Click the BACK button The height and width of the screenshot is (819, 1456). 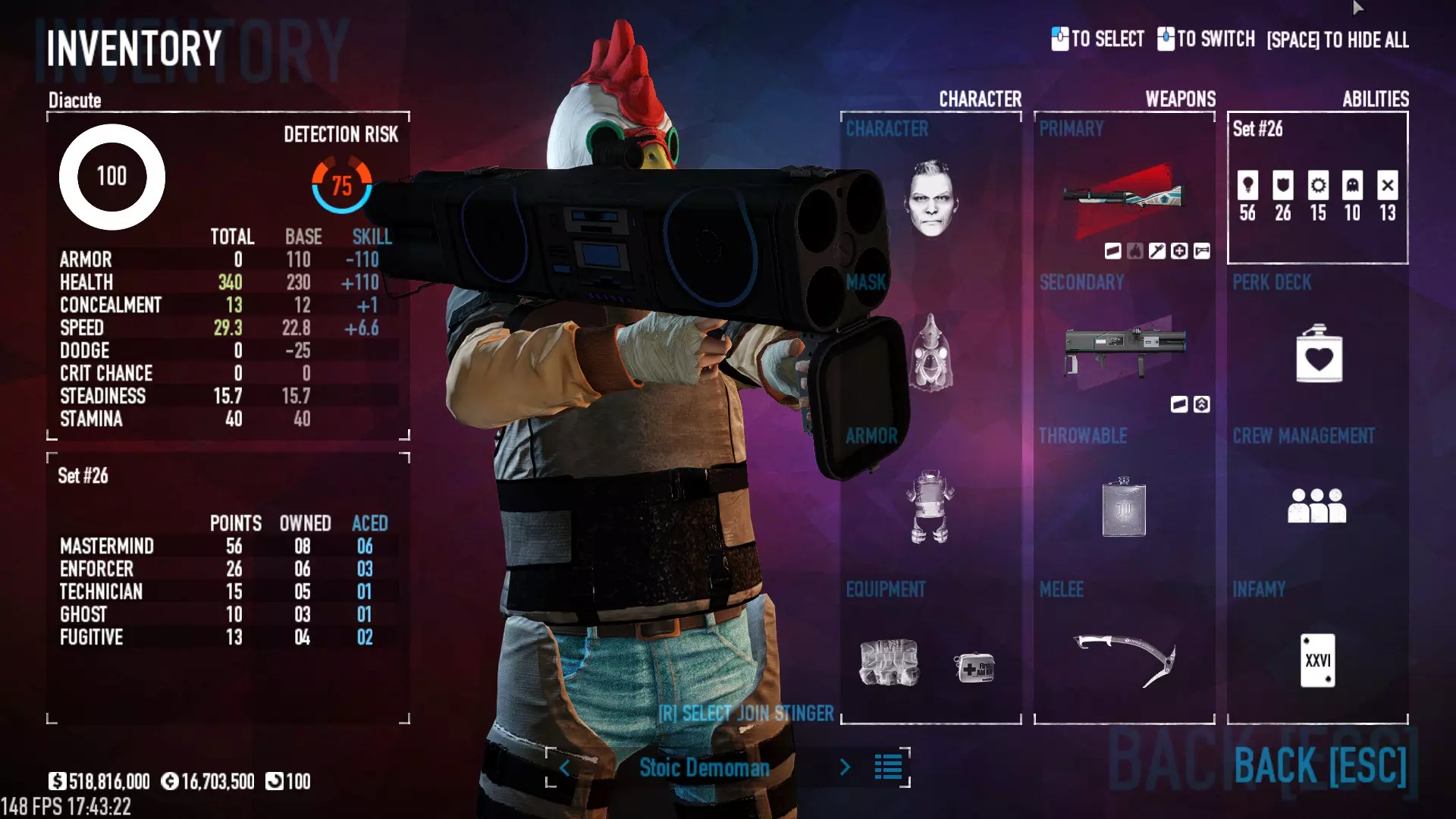[x=1320, y=765]
